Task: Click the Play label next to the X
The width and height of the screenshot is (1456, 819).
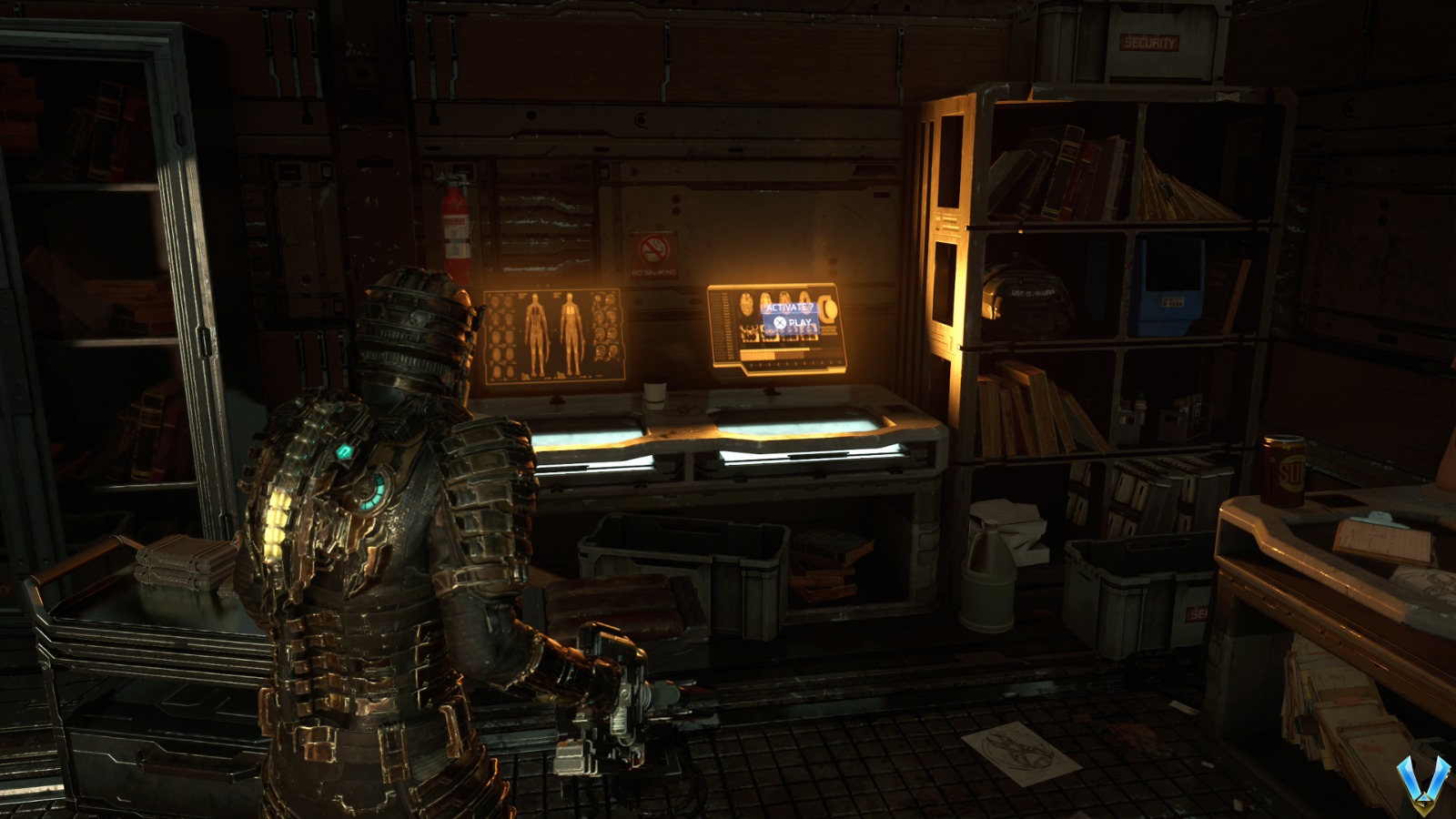Action: pyautogui.click(x=799, y=323)
